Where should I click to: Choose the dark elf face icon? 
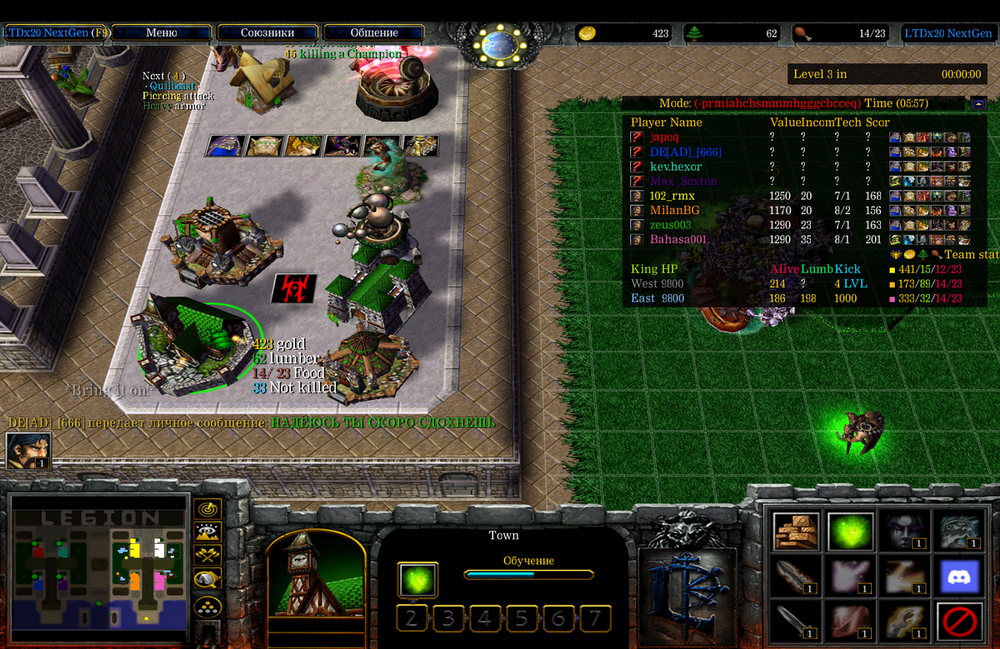click(x=904, y=531)
